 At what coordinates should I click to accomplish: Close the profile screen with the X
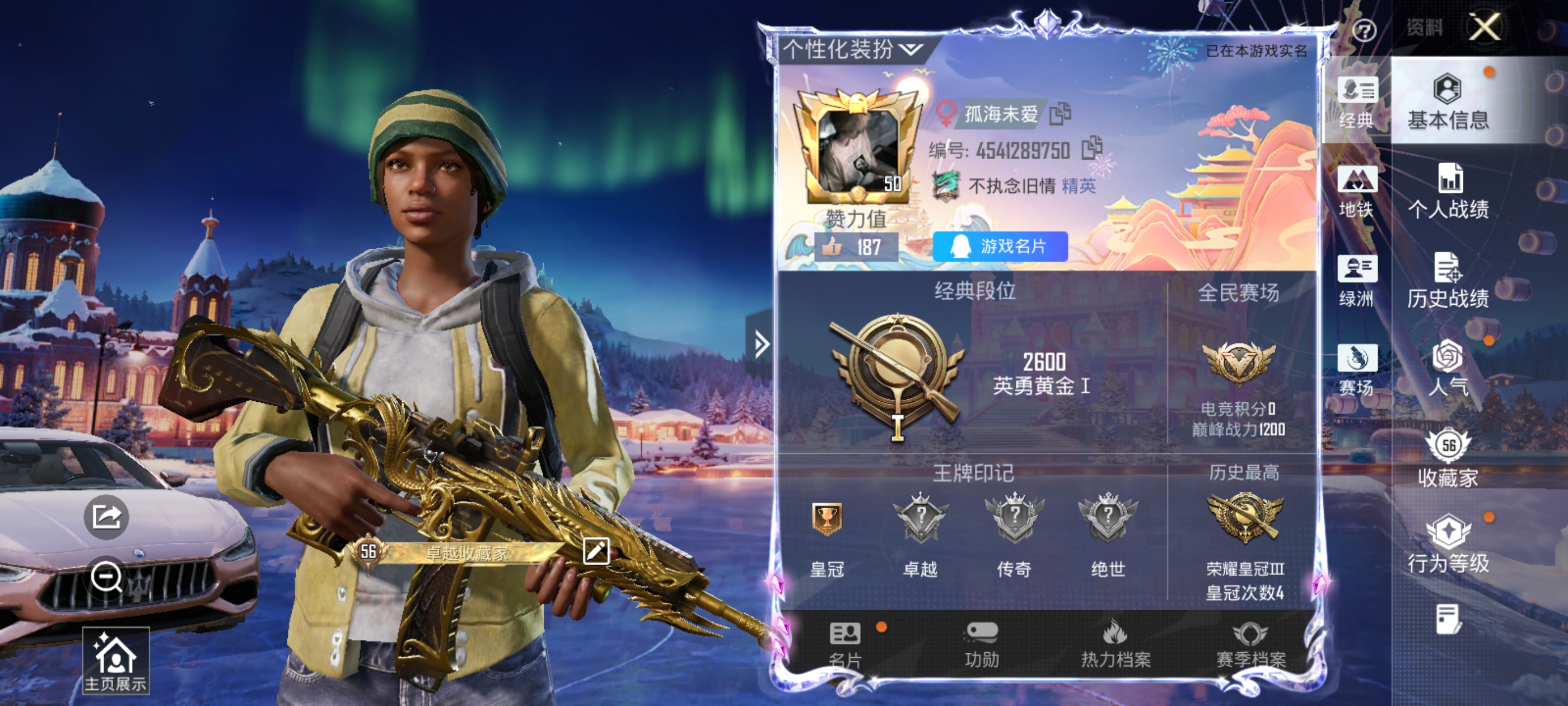[1484, 27]
